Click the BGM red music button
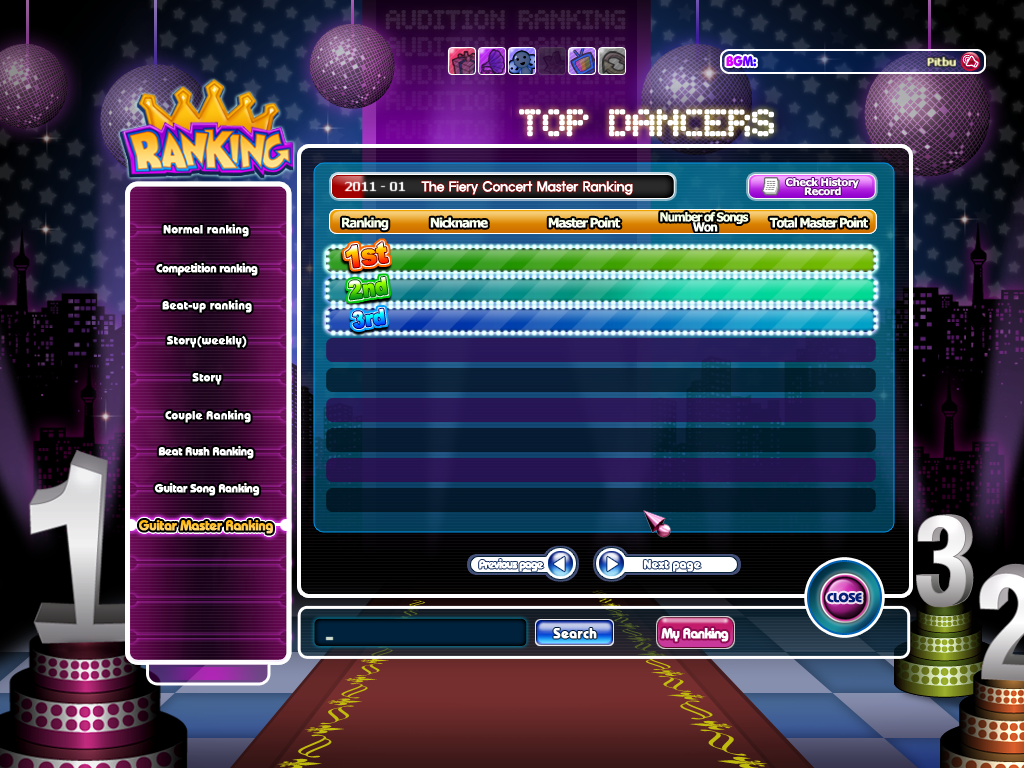 (x=970, y=62)
